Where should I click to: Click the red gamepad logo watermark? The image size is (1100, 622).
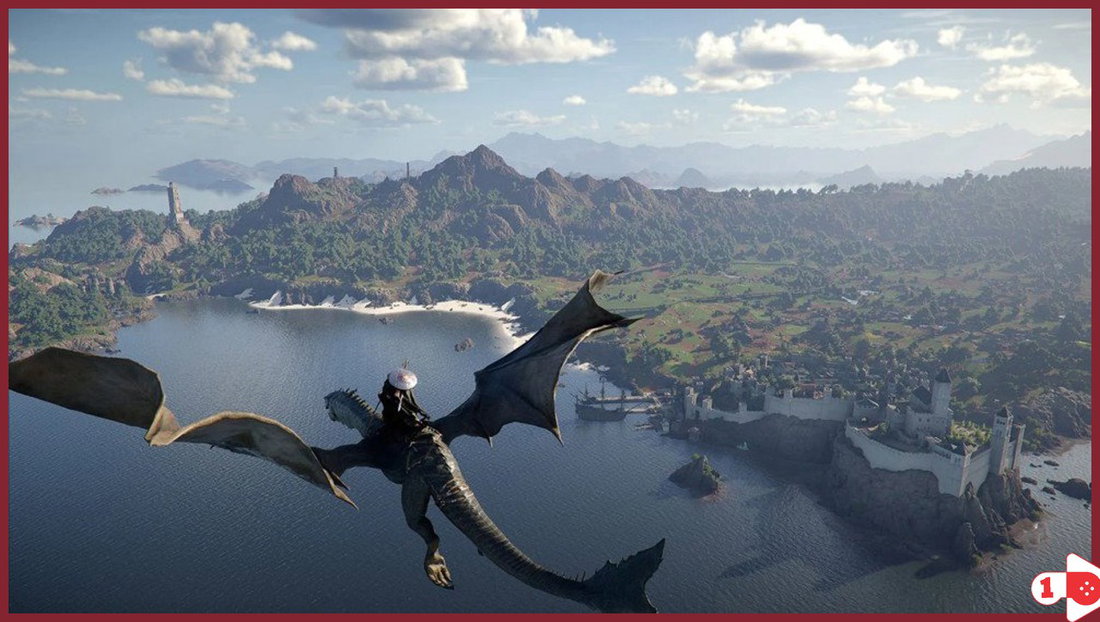click(1065, 587)
